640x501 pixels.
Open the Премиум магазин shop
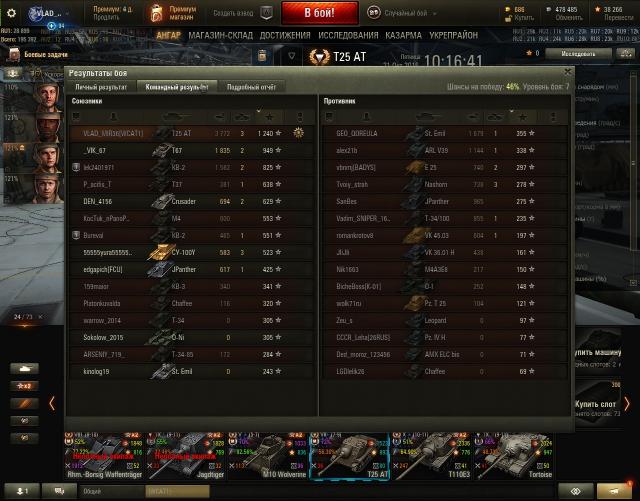171,13
